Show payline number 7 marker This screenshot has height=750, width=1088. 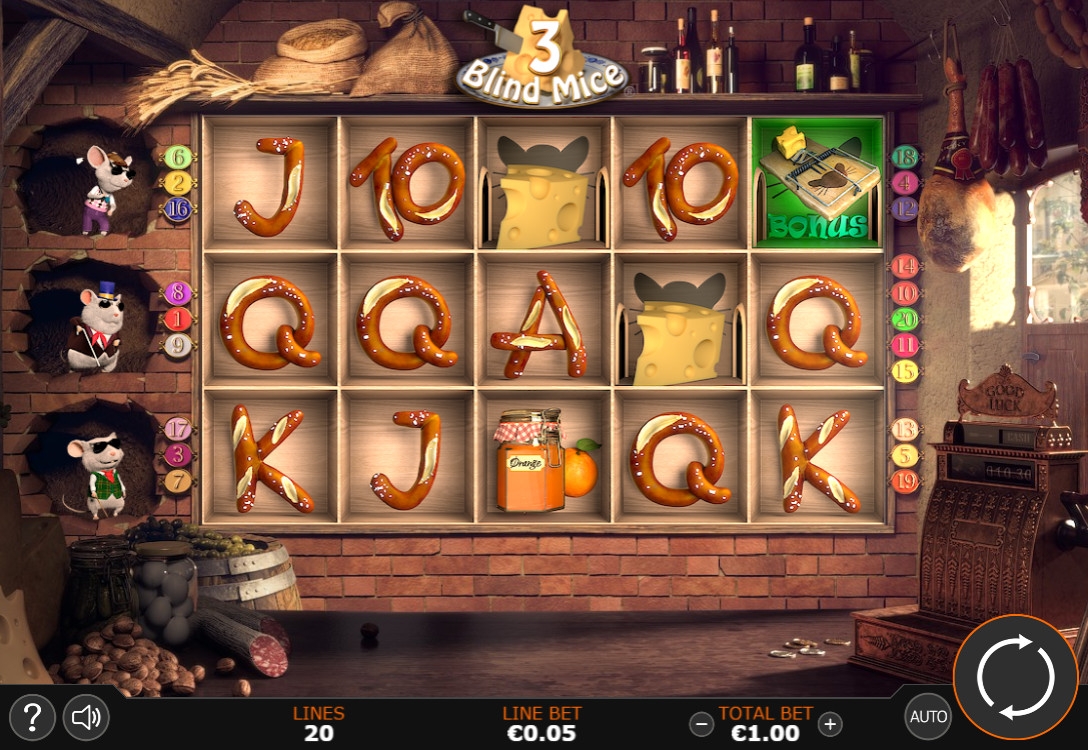point(178,481)
